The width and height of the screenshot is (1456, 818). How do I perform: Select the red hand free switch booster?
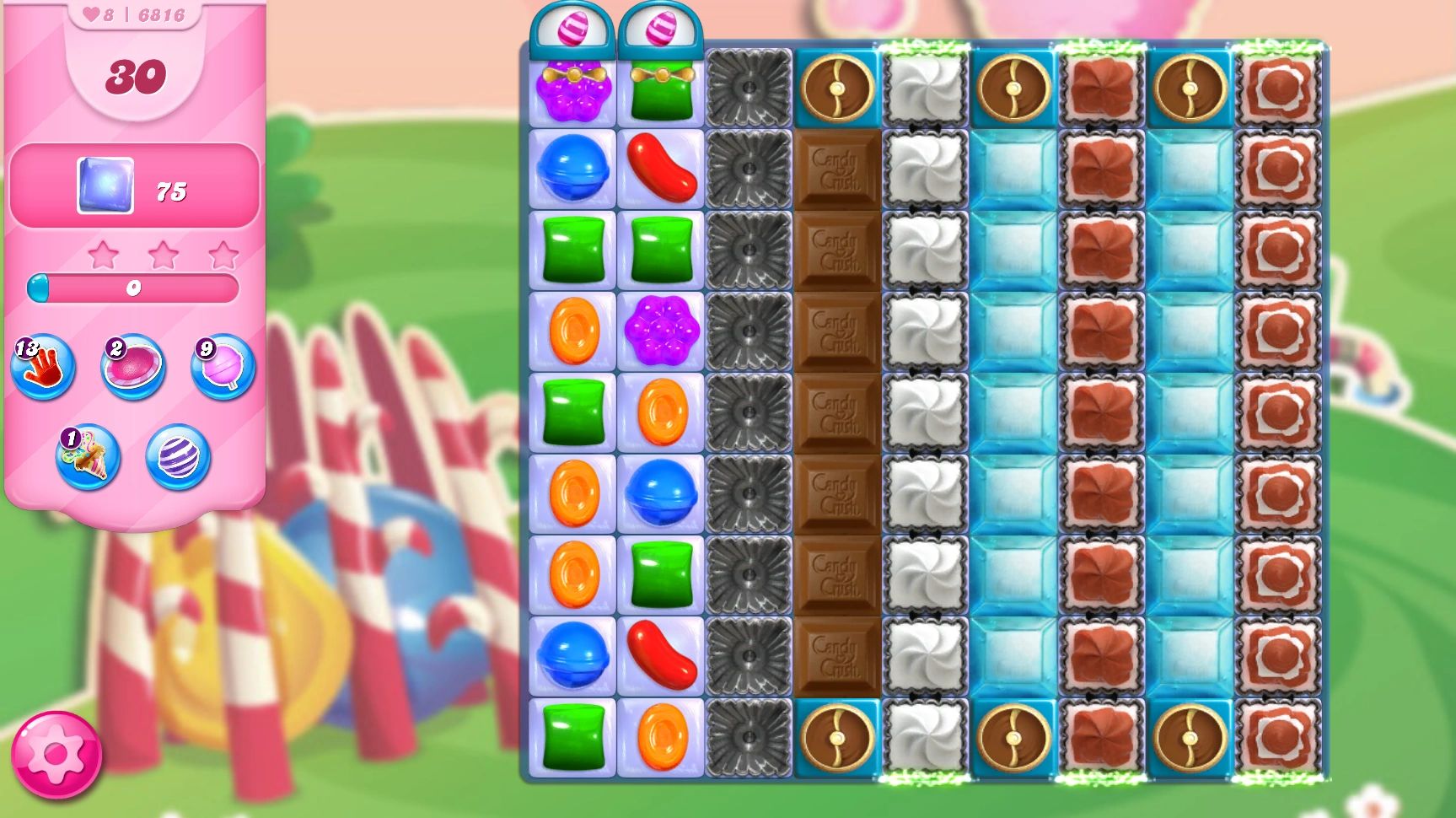[x=42, y=368]
